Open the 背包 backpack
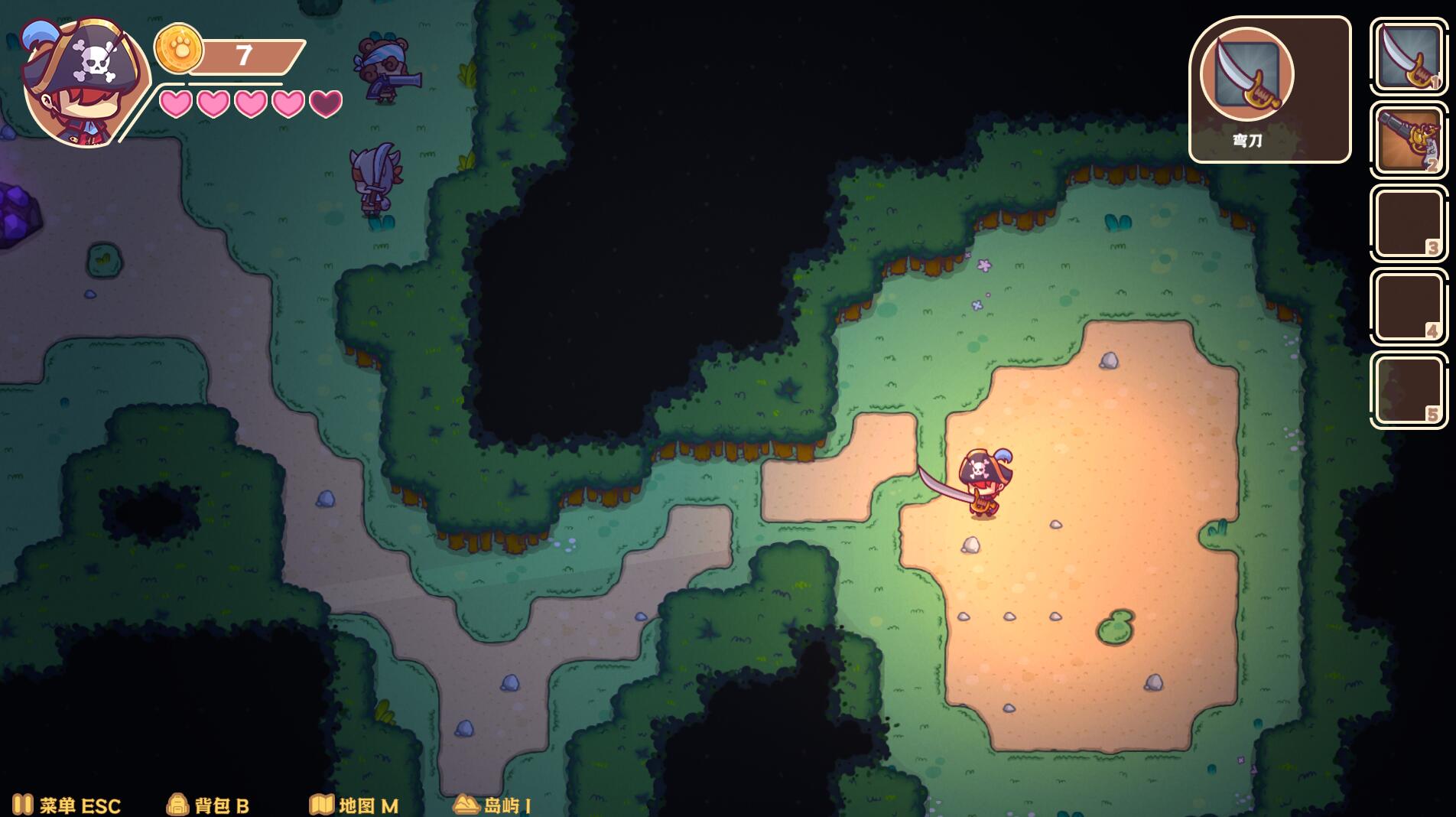This screenshot has width=1456, height=817. 208,805
